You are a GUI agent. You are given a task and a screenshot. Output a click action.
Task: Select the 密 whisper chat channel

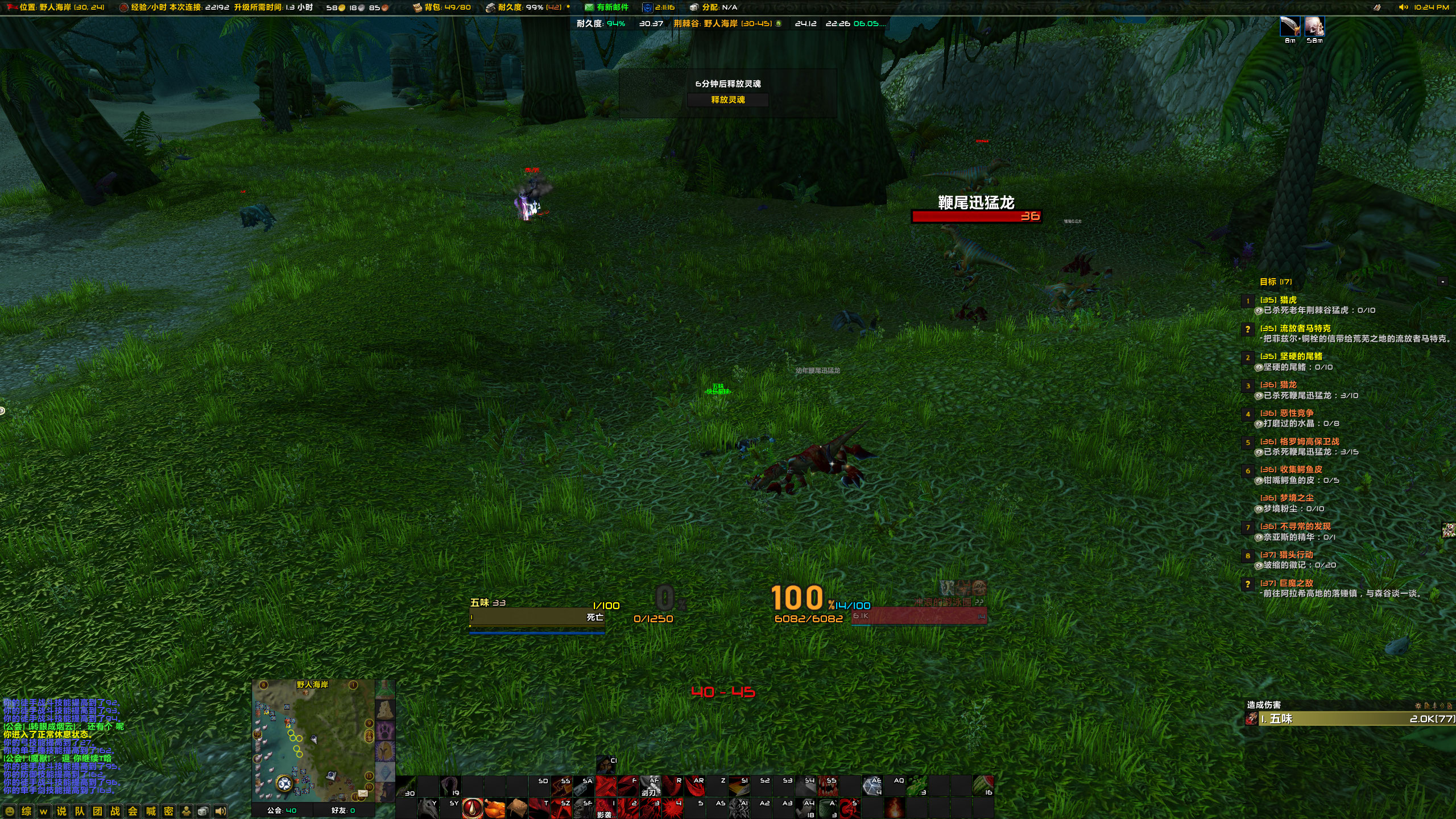click(168, 810)
